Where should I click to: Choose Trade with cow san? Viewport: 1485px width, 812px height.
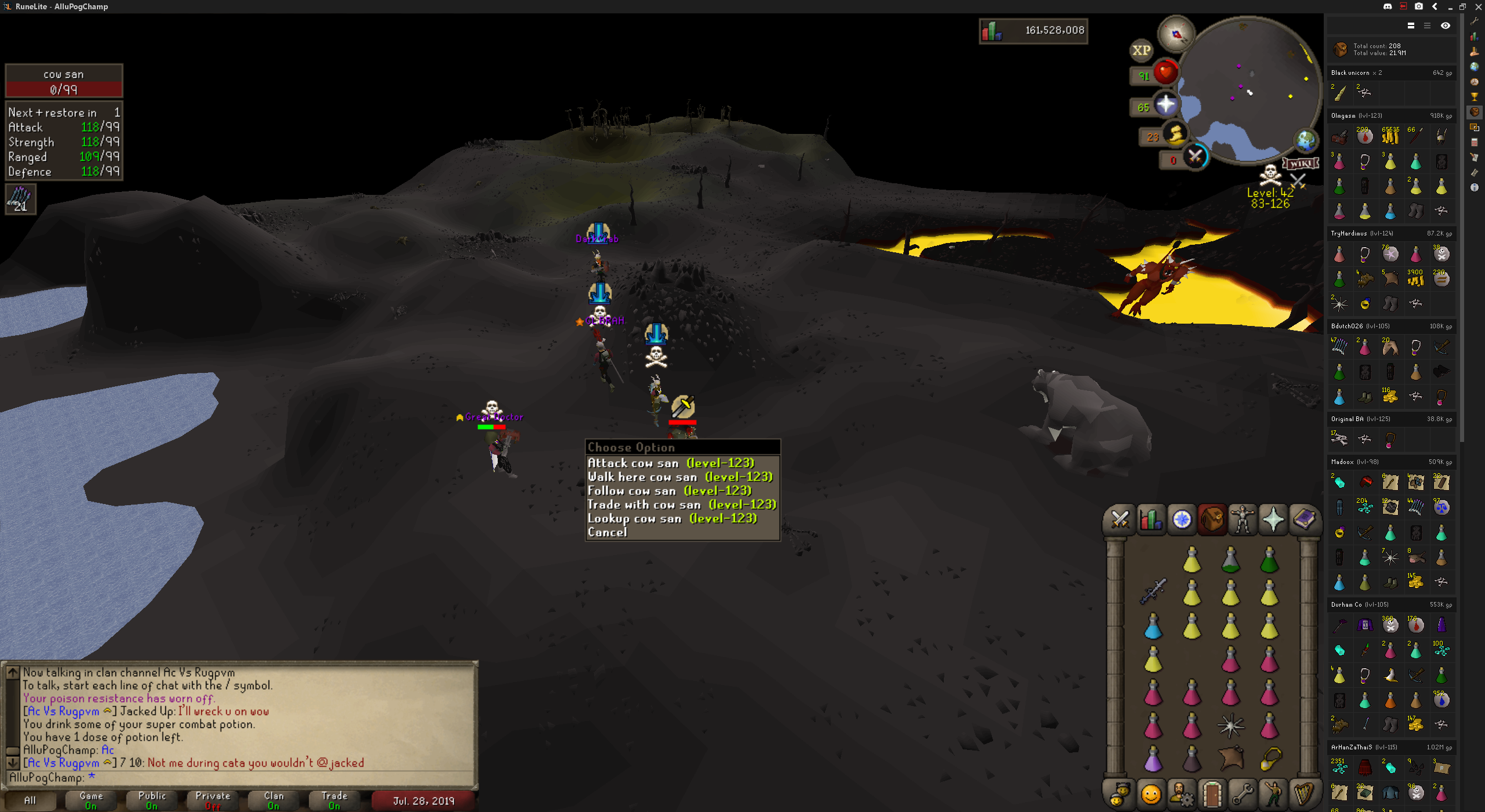coord(682,505)
